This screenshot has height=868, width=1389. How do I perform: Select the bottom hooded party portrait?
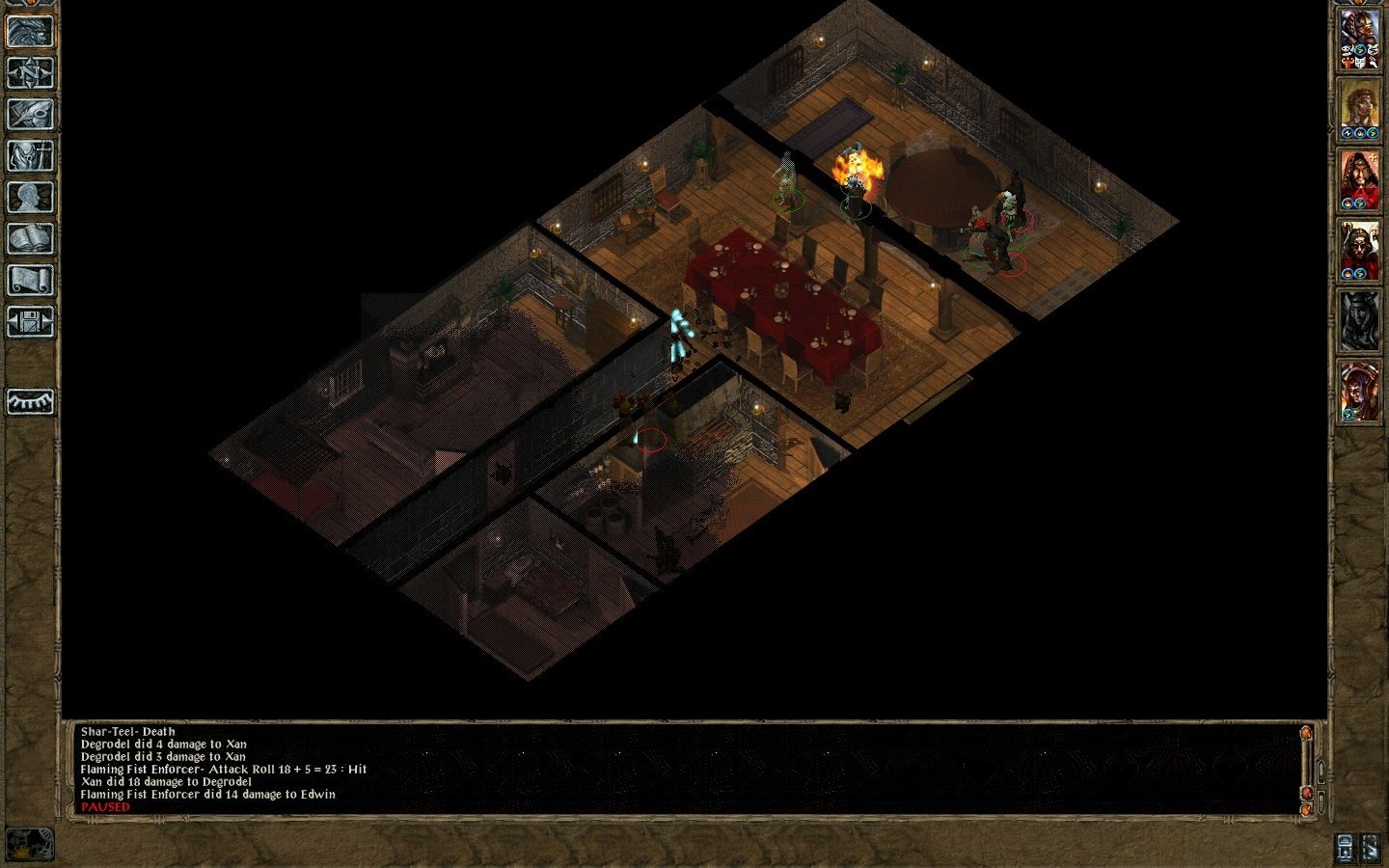[x=1359, y=393]
